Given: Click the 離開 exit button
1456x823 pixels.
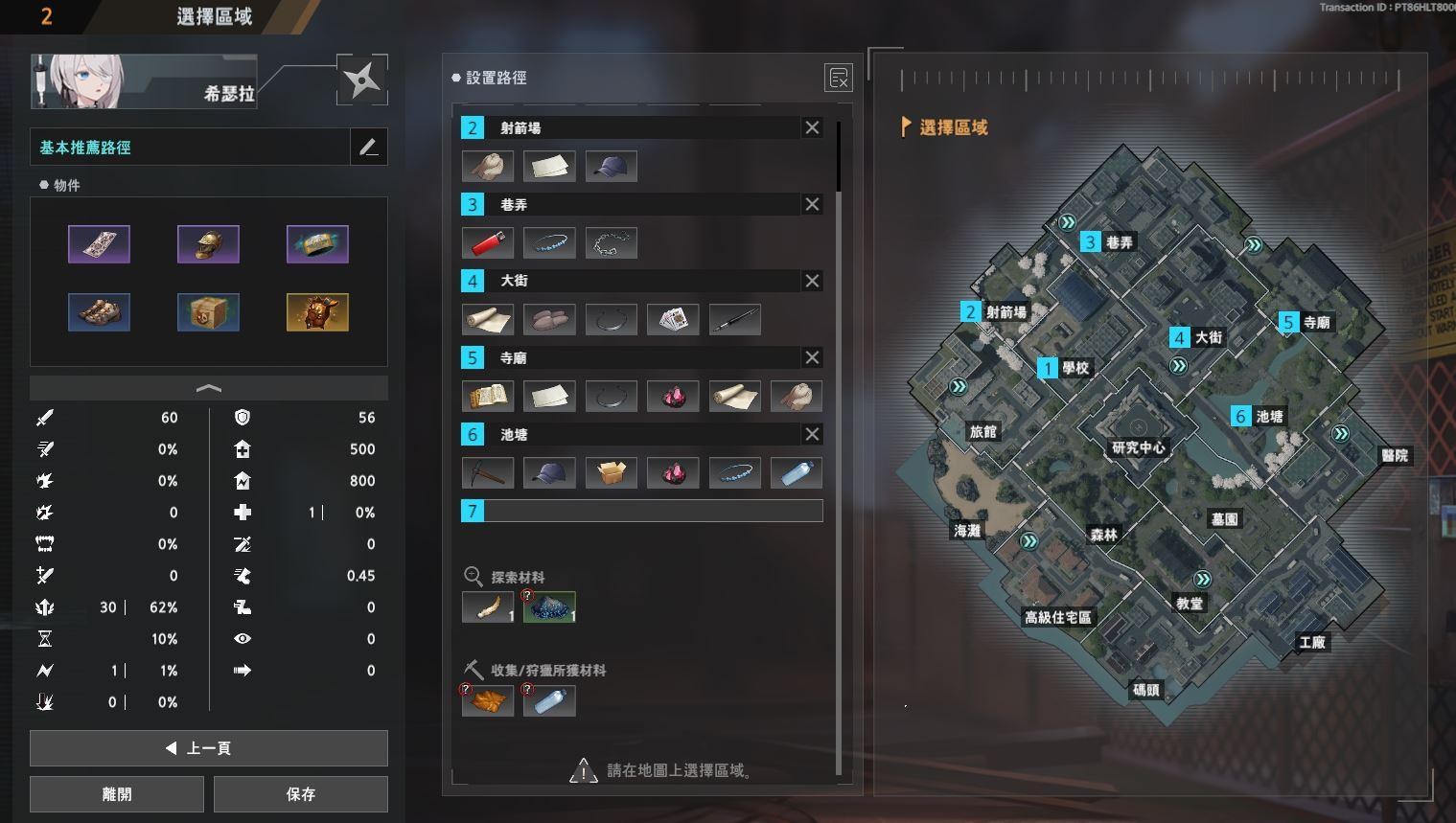Looking at the screenshot, I should click(117, 794).
